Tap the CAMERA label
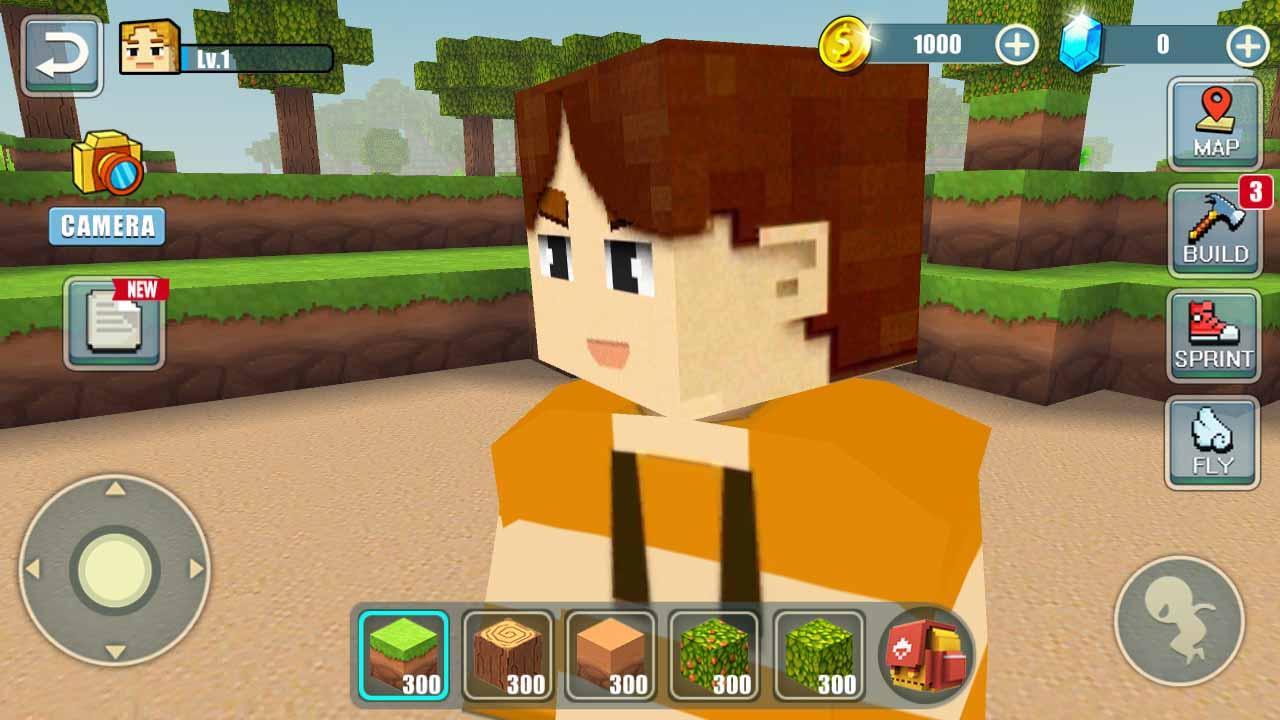Viewport: 1280px width, 720px height. tap(107, 227)
